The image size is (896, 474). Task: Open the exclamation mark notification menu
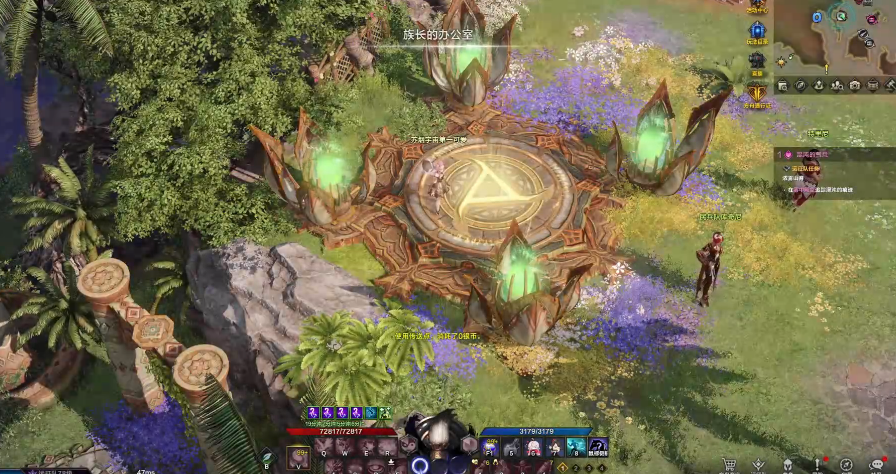pos(817,464)
